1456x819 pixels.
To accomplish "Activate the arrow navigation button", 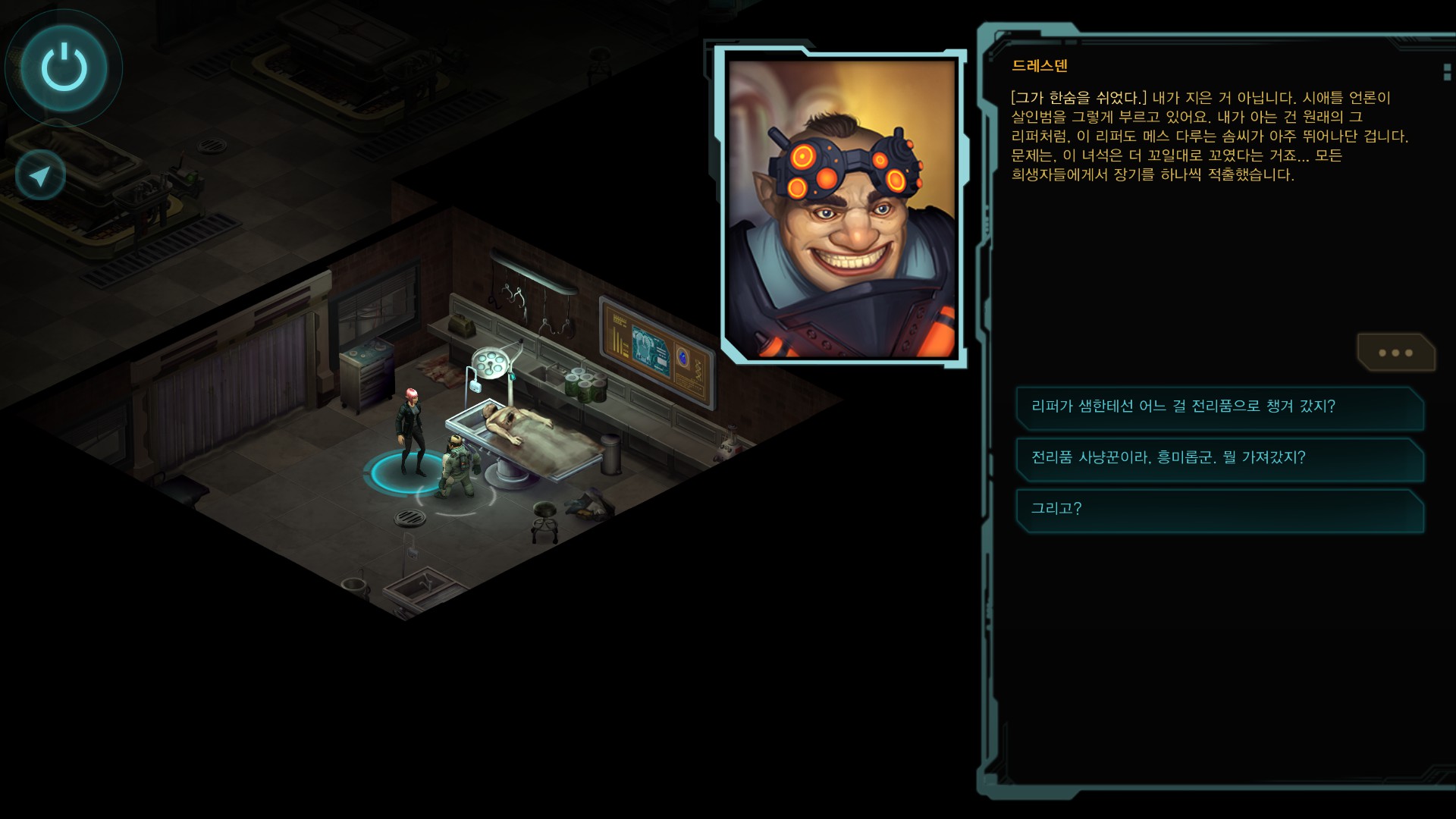I will click(40, 175).
